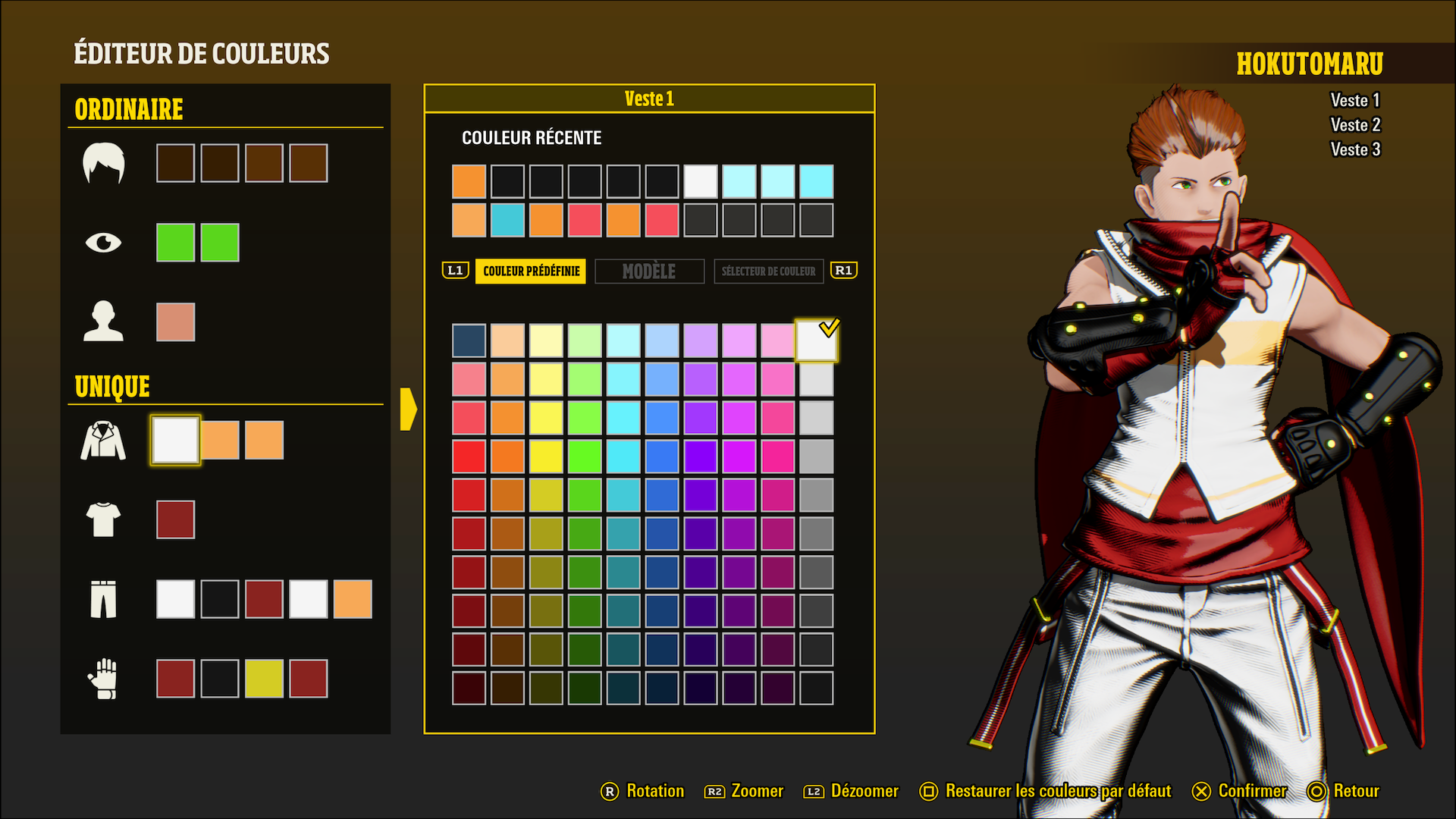Choose the salmon skin tone swatch
Image resolution: width=1456 pixels, height=819 pixels.
coord(175,322)
